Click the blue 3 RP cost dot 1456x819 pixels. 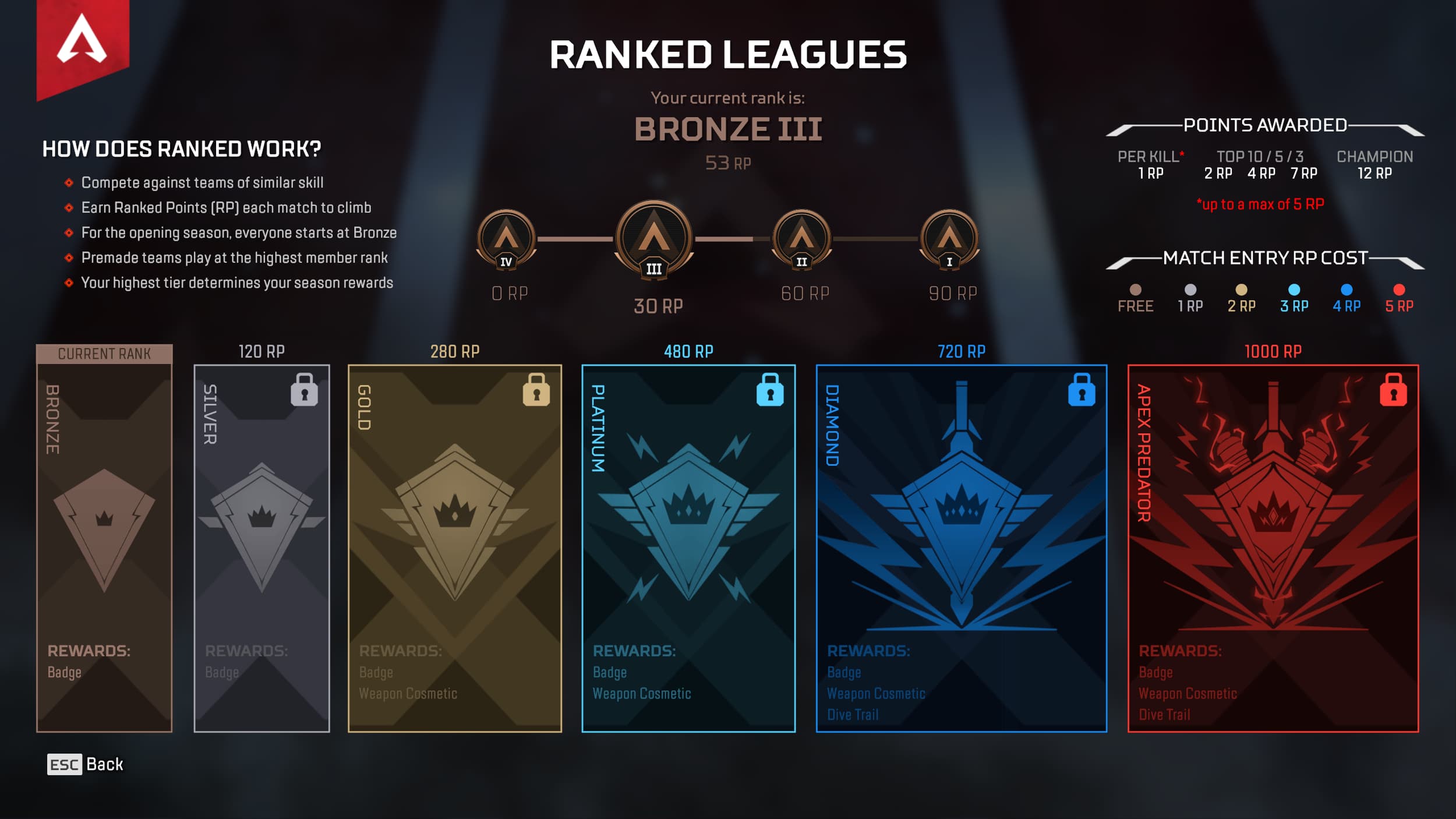point(1294,288)
